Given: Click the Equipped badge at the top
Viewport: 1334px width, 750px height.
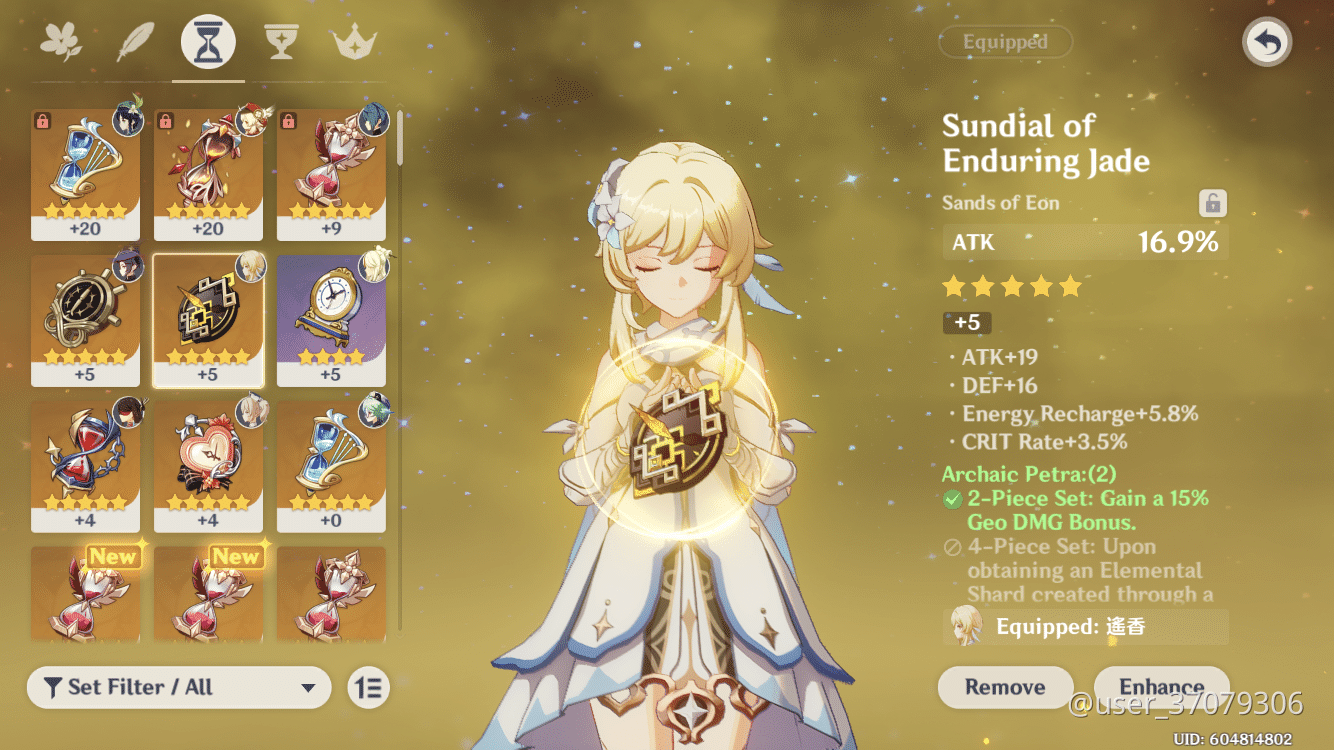Looking at the screenshot, I should click(1005, 42).
